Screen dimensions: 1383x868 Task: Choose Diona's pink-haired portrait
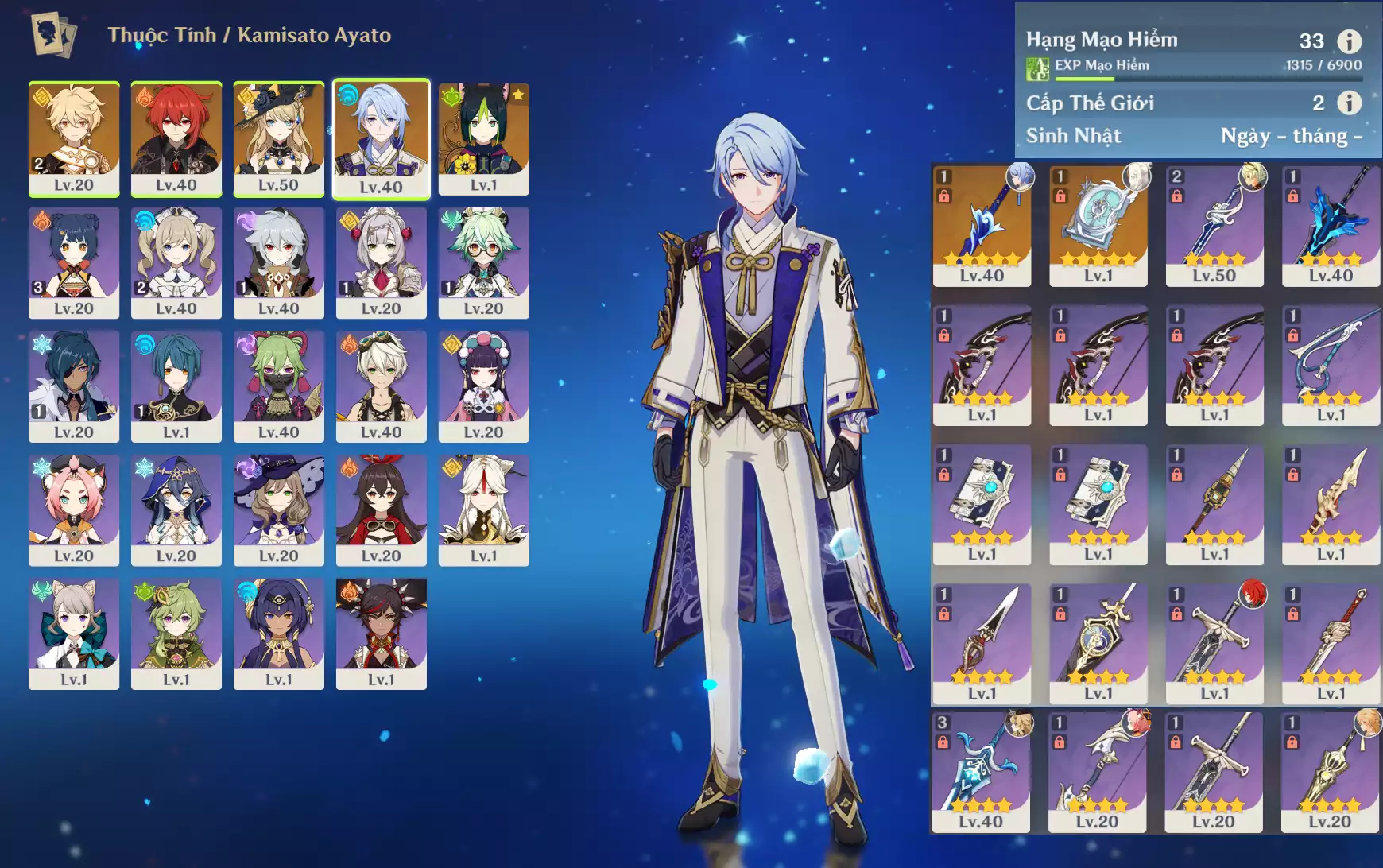(x=74, y=510)
